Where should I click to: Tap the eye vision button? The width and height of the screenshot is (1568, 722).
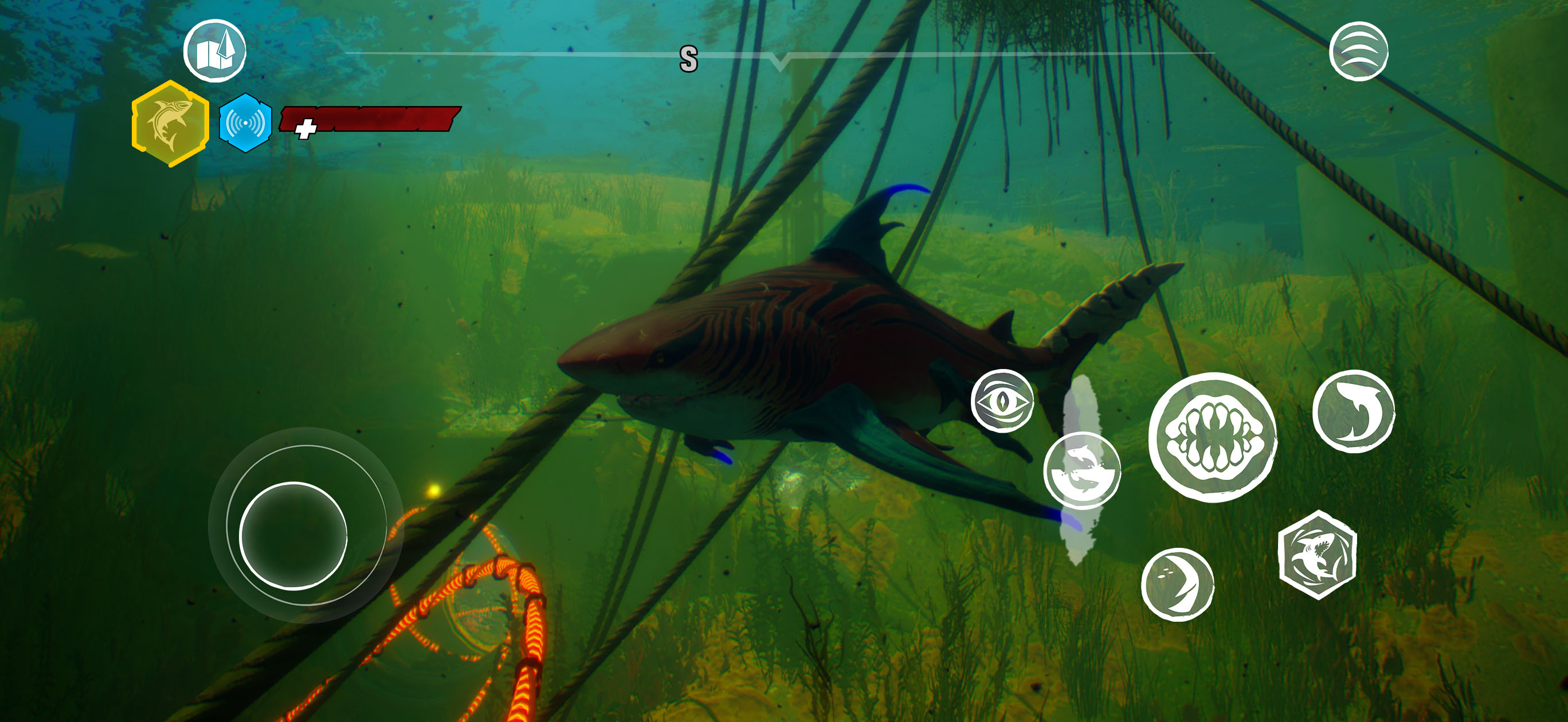1002,401
